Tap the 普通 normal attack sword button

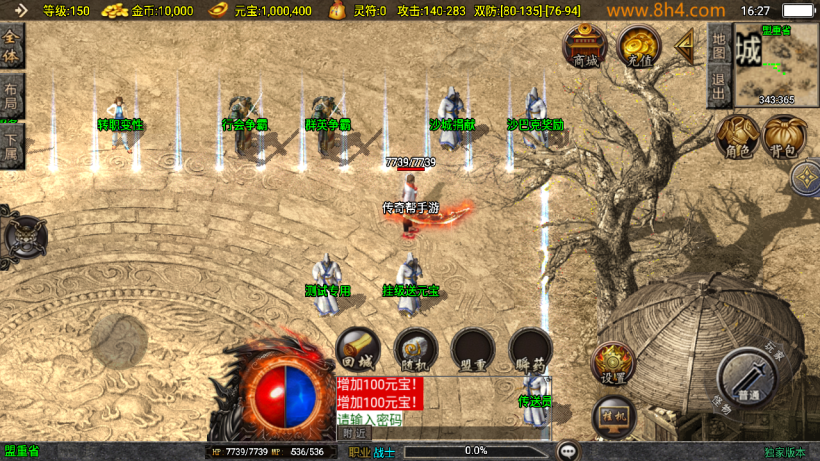[746, 379]
